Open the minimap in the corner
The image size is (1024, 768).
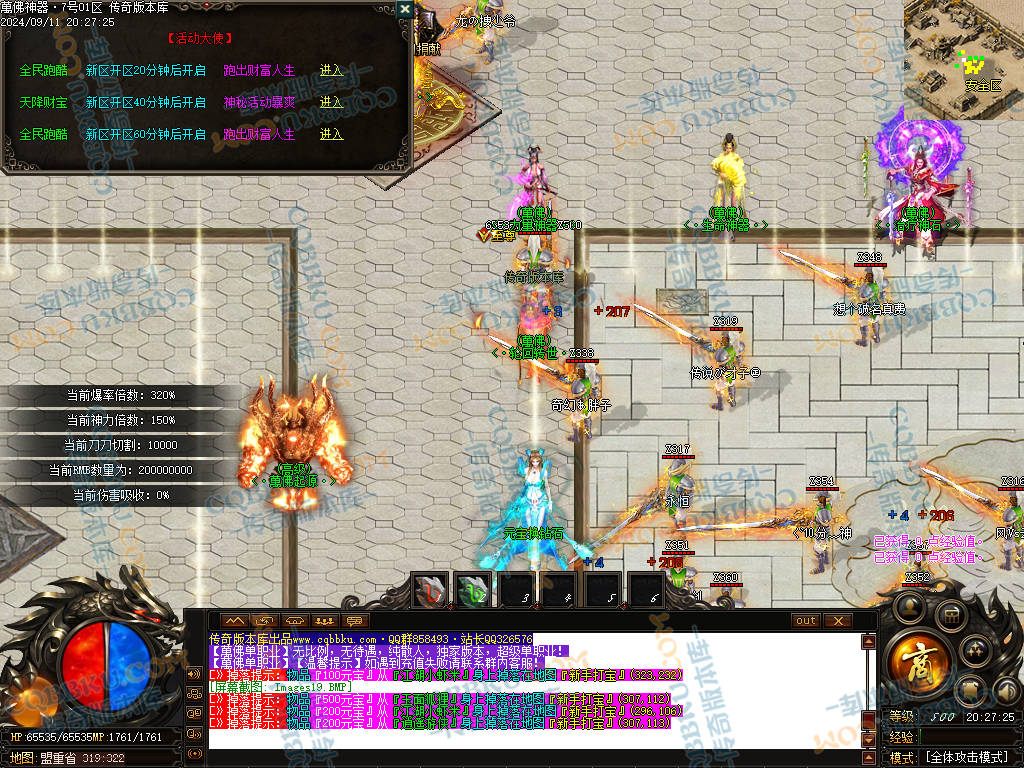click(964, 45)
